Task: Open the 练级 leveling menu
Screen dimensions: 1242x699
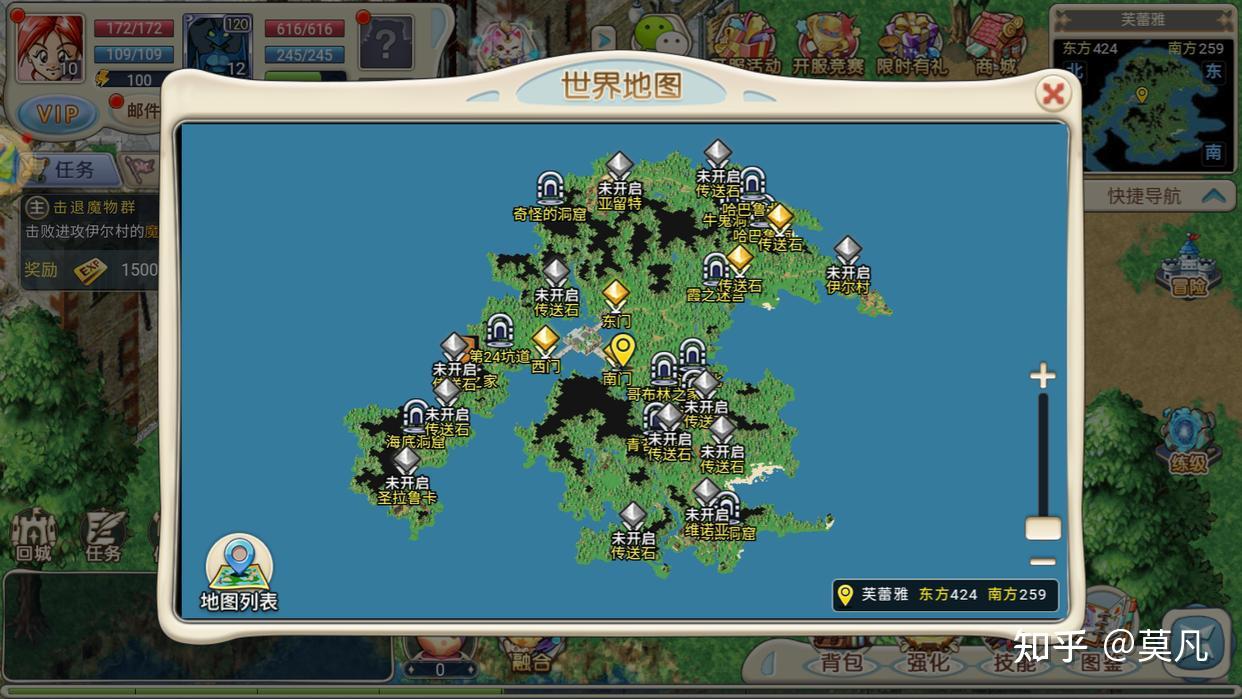Action: point(1190,442)
